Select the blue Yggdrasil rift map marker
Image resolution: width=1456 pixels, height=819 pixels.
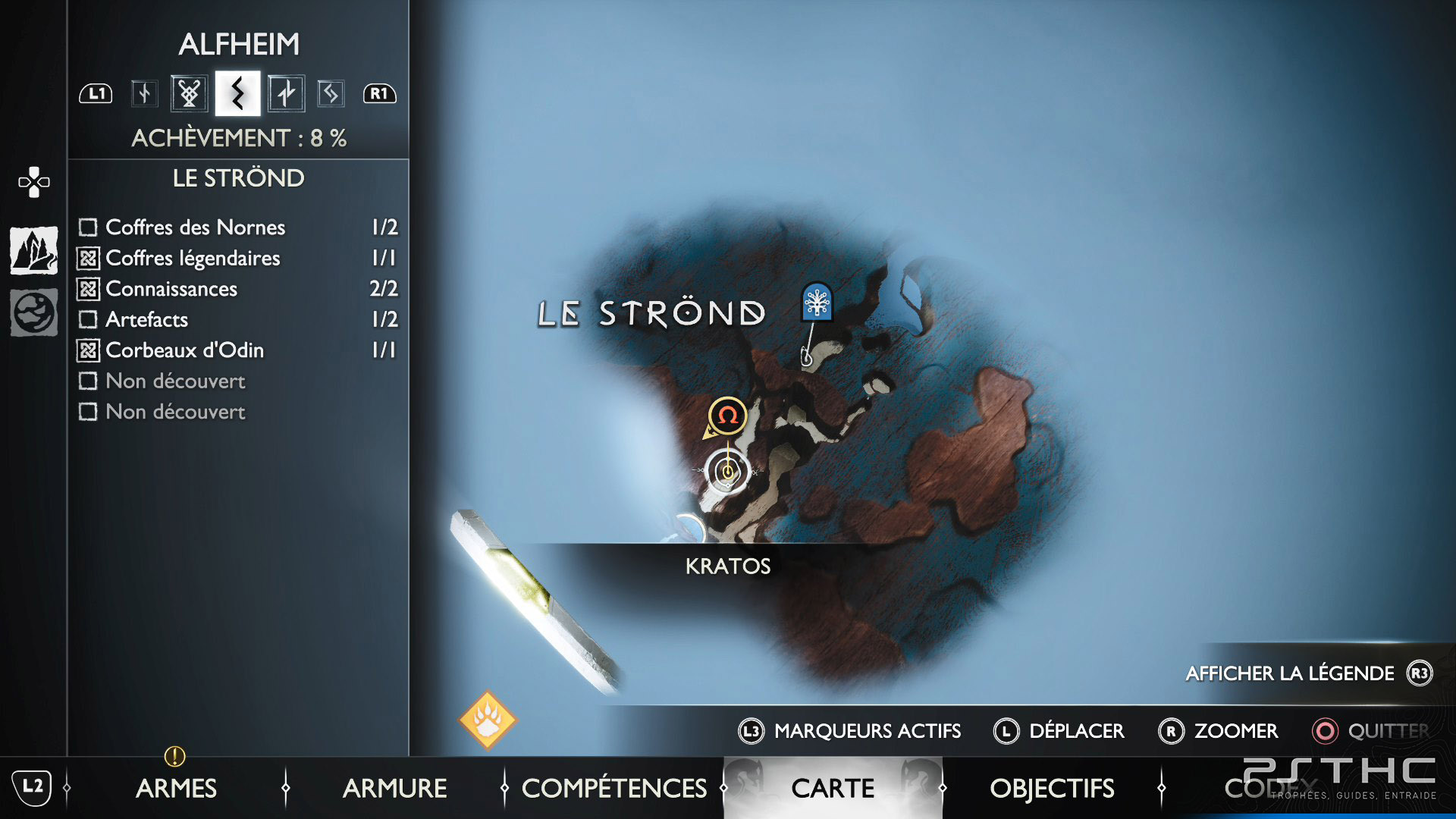click(x=817, y=303)
